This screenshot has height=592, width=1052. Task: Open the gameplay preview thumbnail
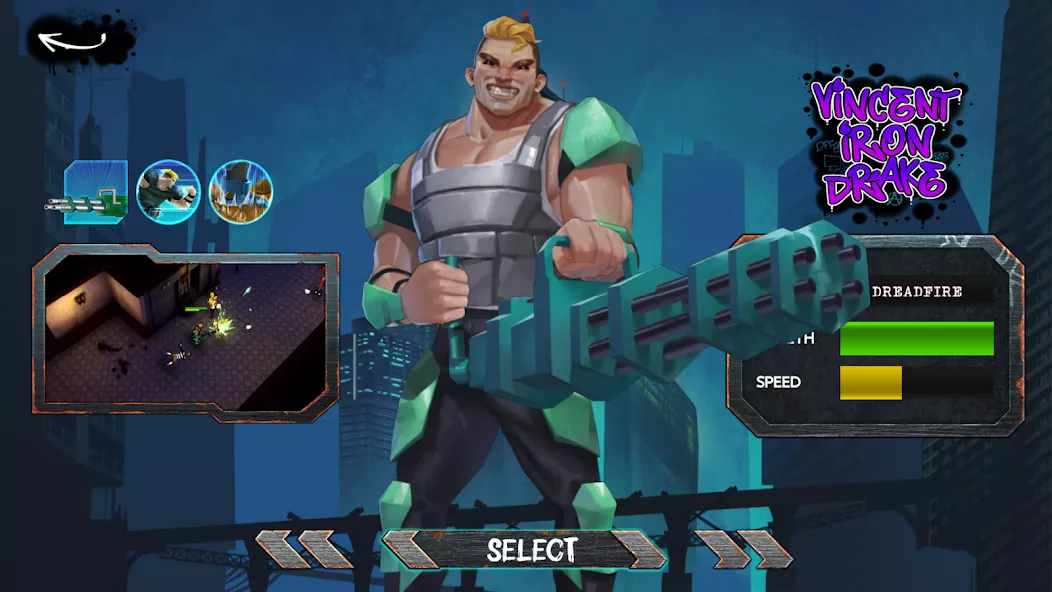[x=185, y=333]
